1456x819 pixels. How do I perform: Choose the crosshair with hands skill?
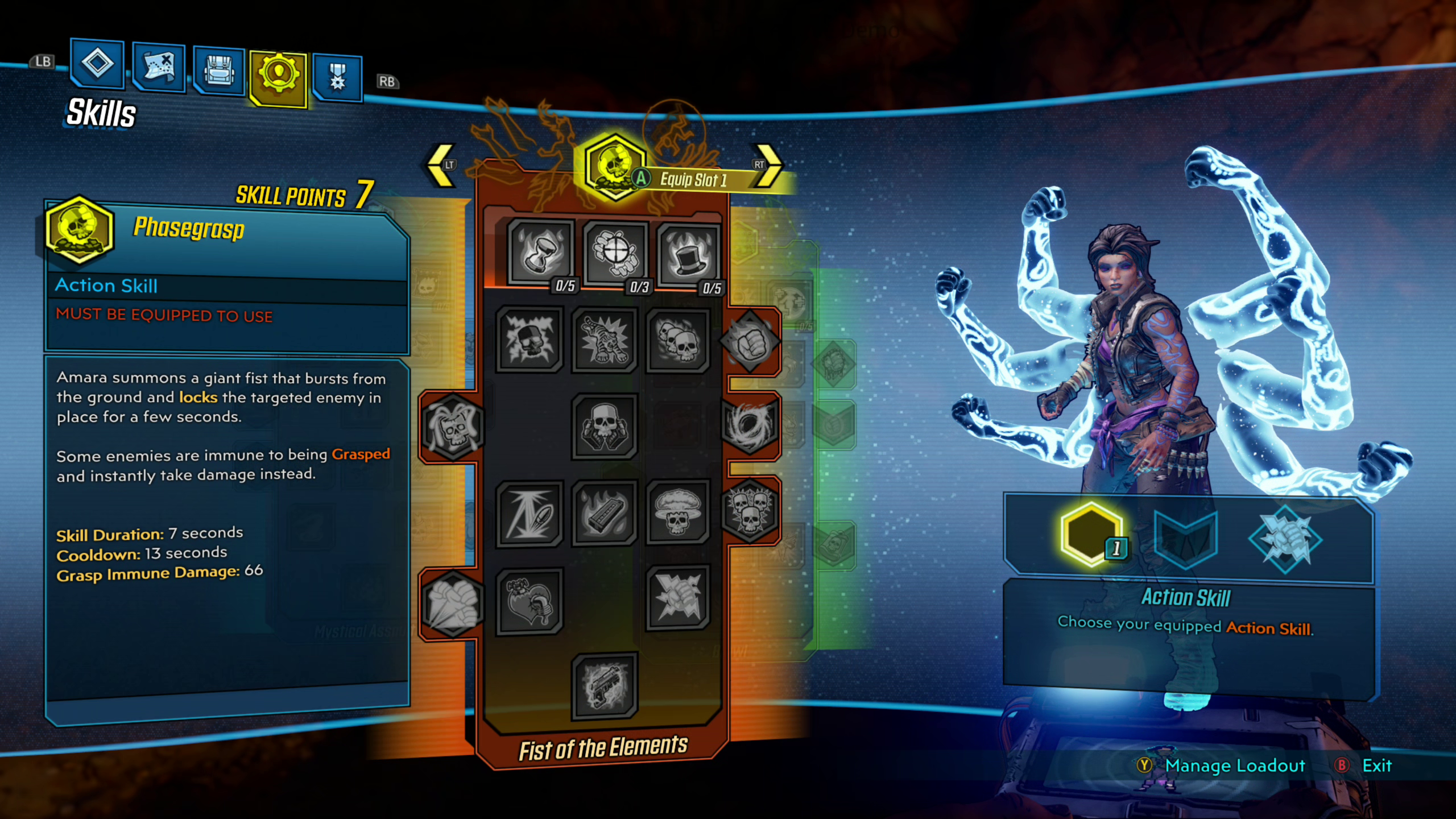click(x=615, y=254)
